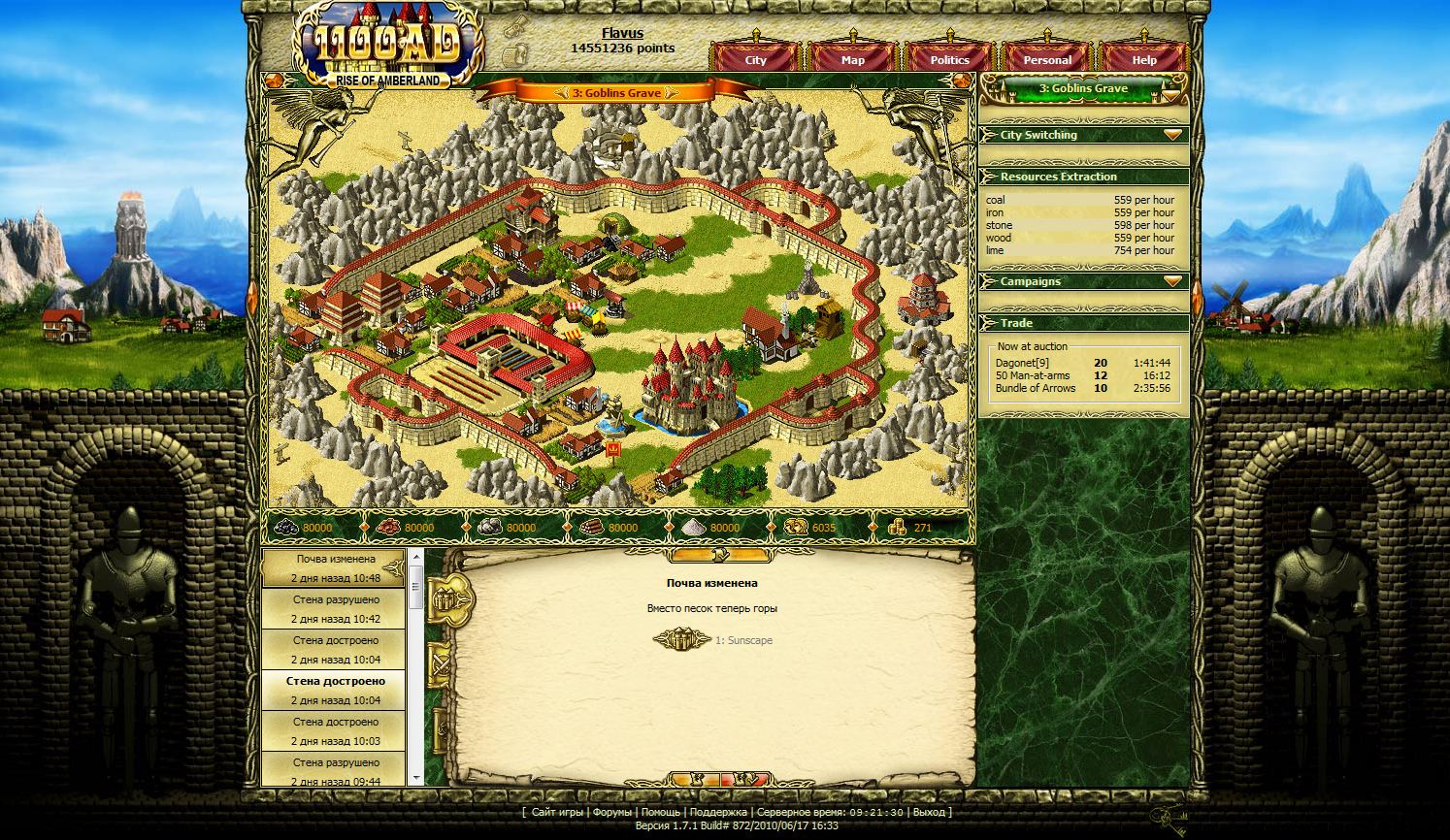Select the Dagonet[9] auction entry

[1022, 363]
